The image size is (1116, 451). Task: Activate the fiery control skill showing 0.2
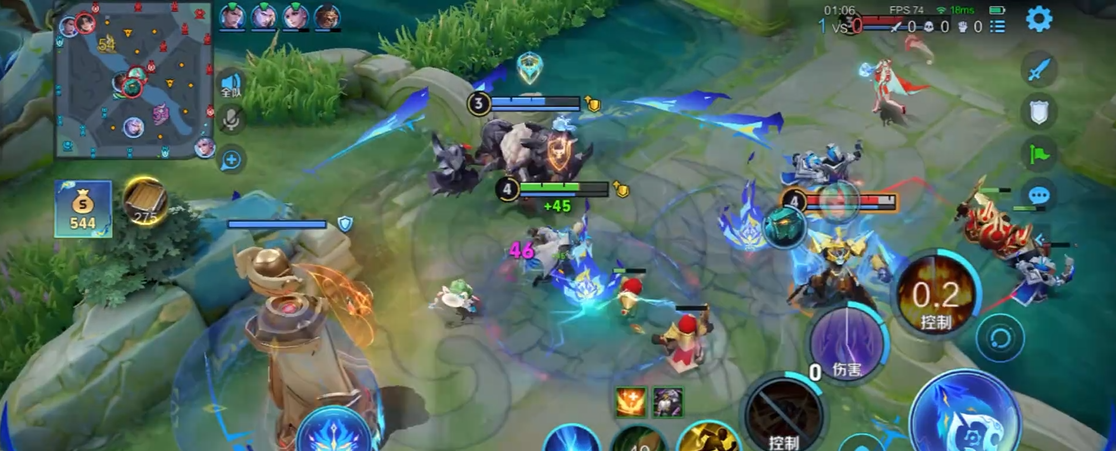click(935, 294)
